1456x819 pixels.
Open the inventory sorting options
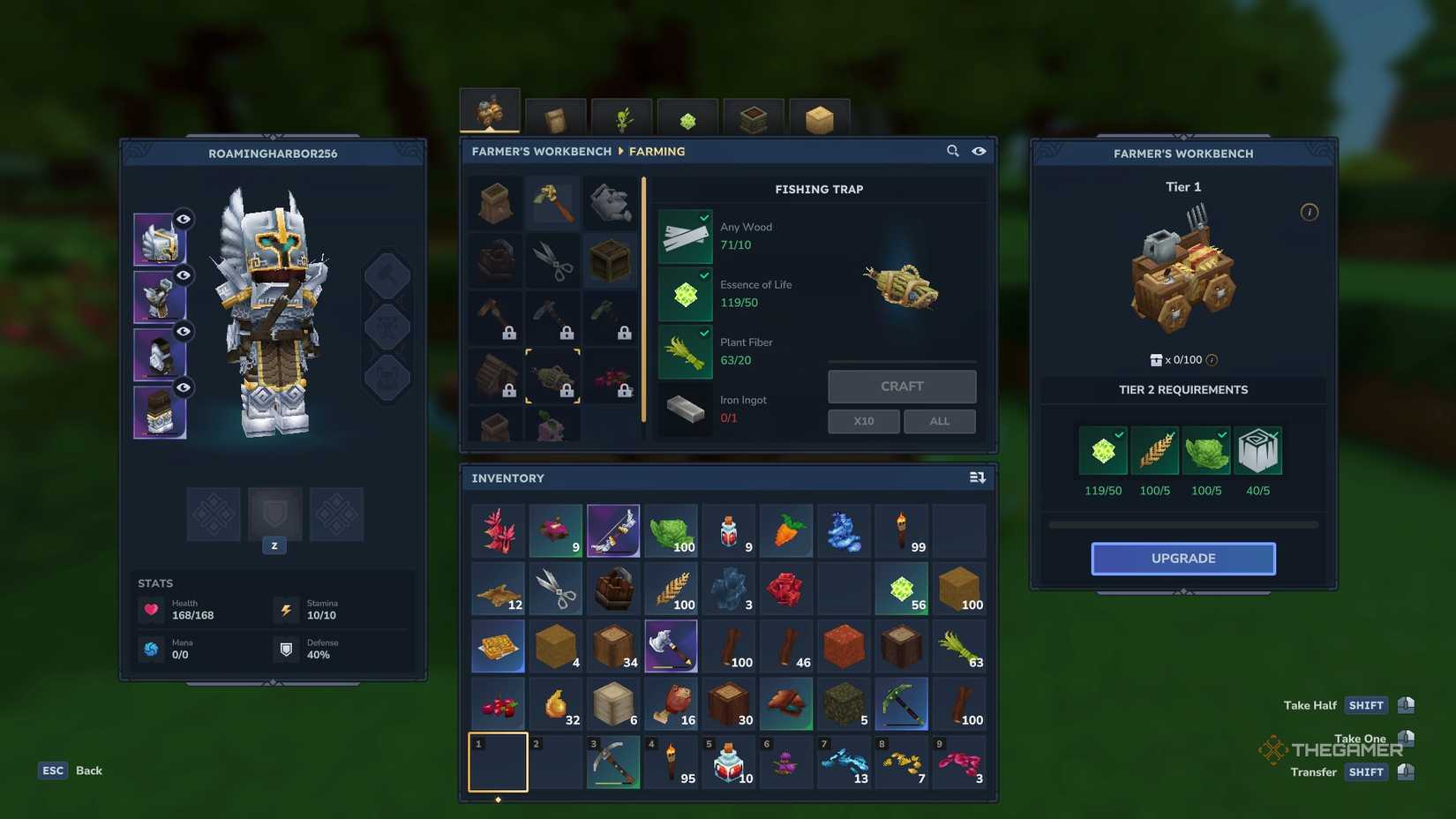coord(977,477)
